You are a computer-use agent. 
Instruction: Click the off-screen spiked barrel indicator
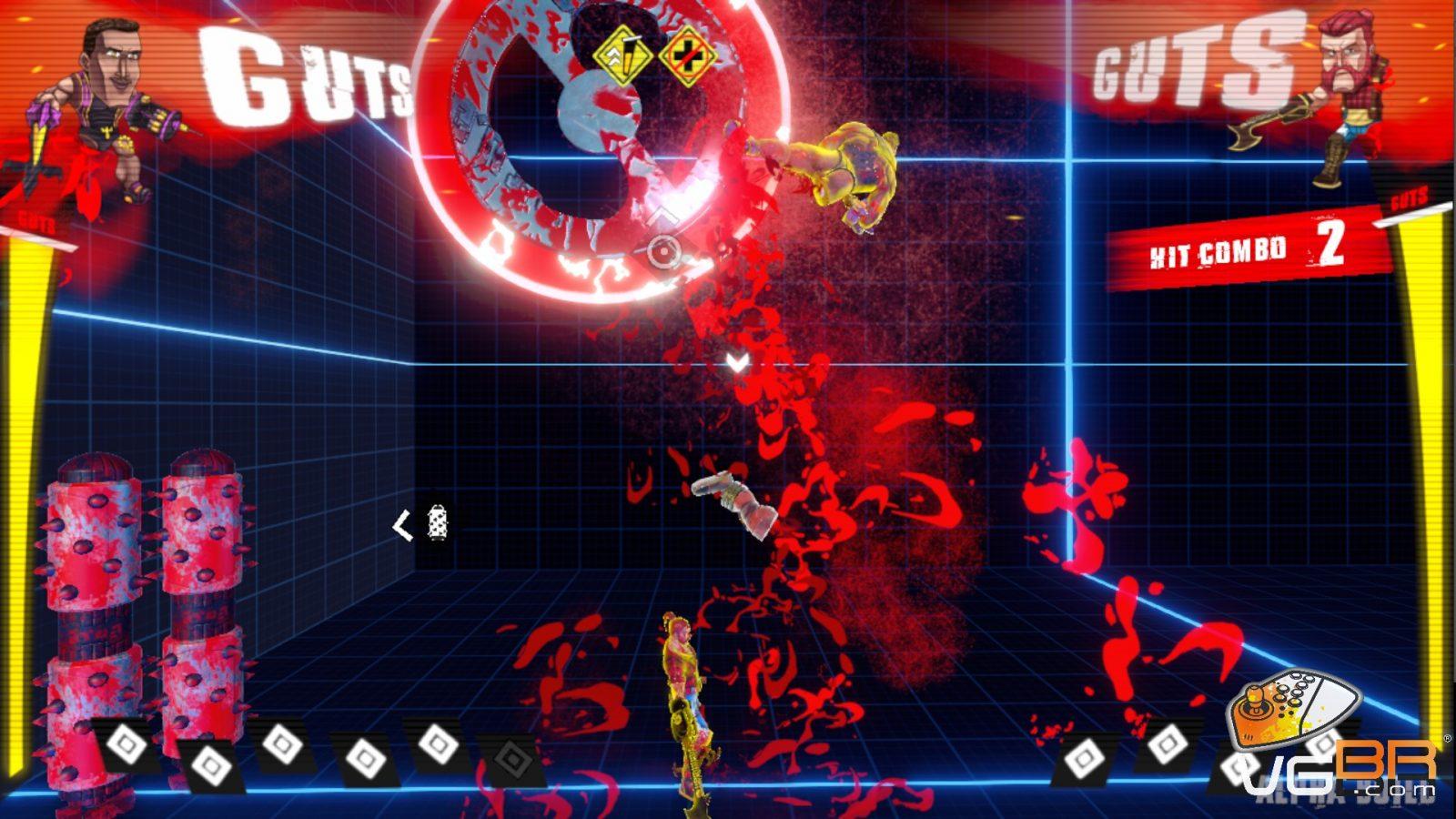[437, 524]
